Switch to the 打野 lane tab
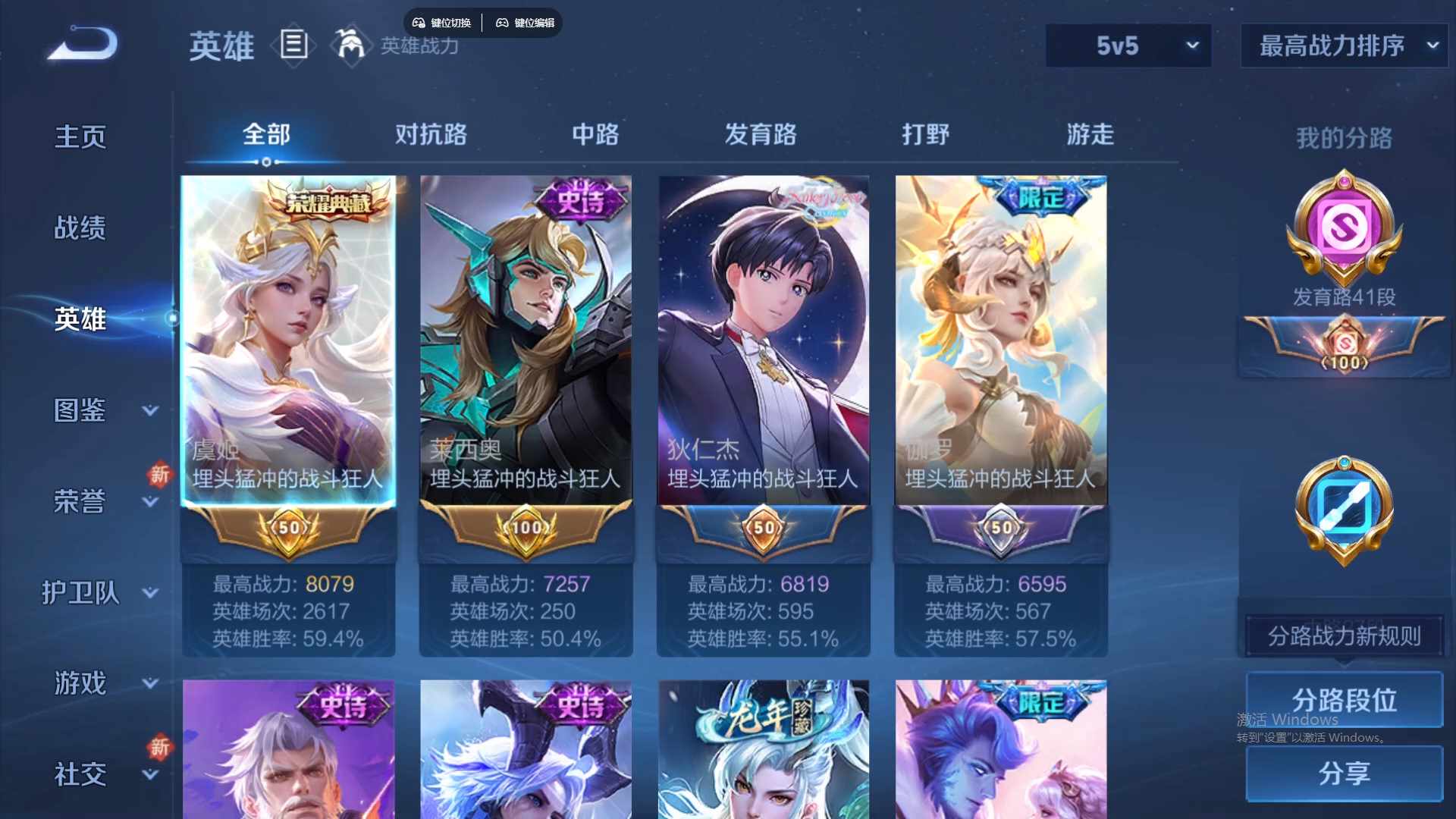This screenshot has height=819, width=1456. (927, 134)
